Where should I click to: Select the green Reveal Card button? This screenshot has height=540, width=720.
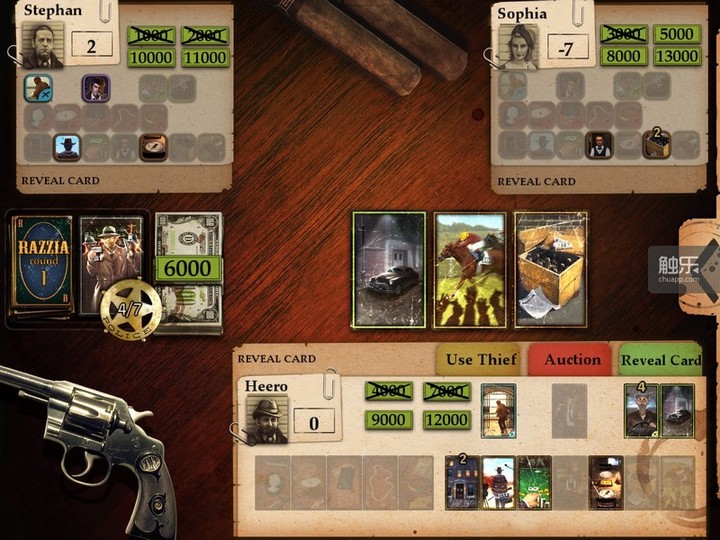click(660, 360)
